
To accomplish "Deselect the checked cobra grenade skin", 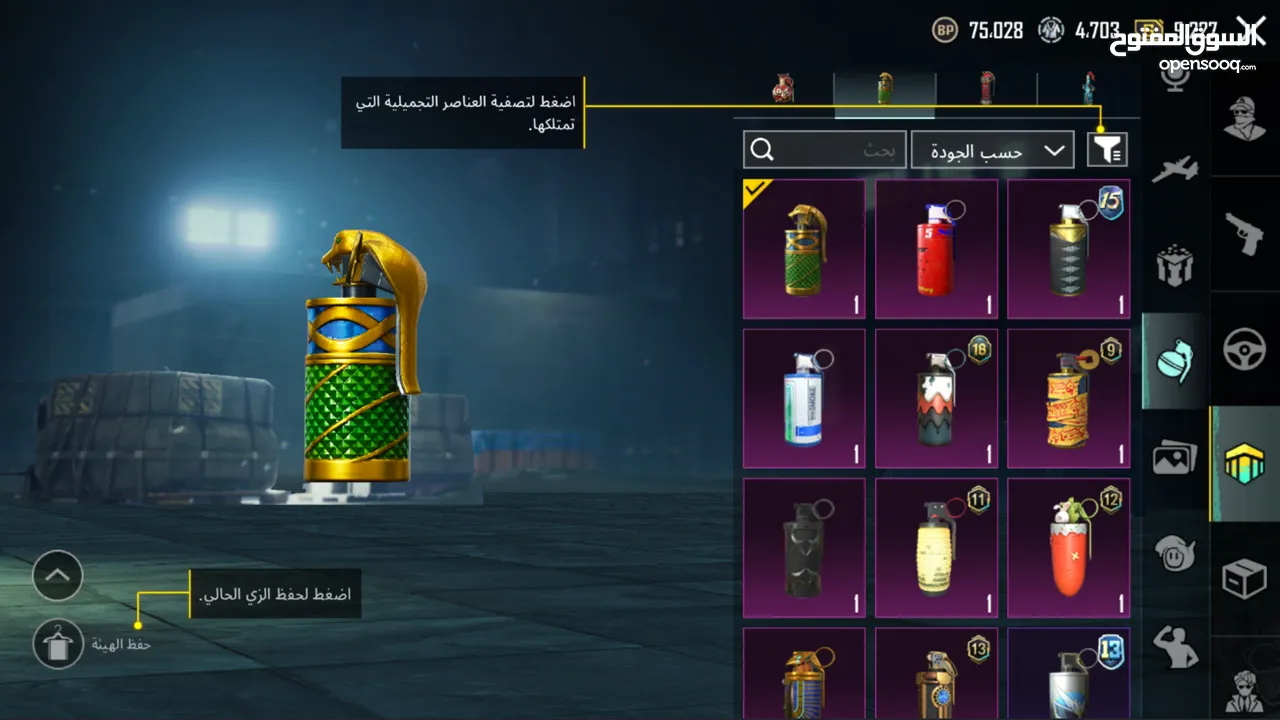I will [x=803, y=248].
